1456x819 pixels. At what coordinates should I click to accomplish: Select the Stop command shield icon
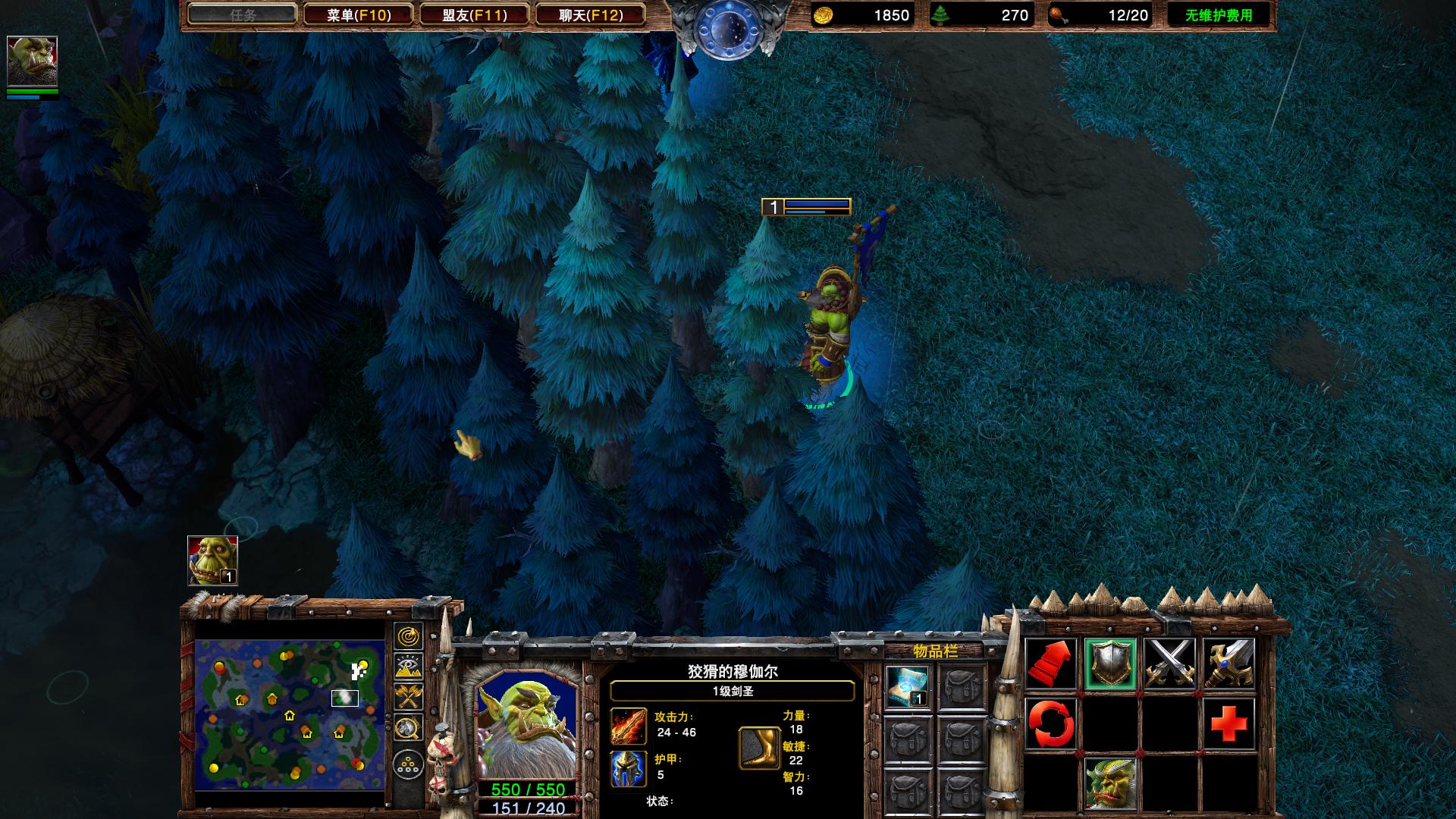[1110, 664]
